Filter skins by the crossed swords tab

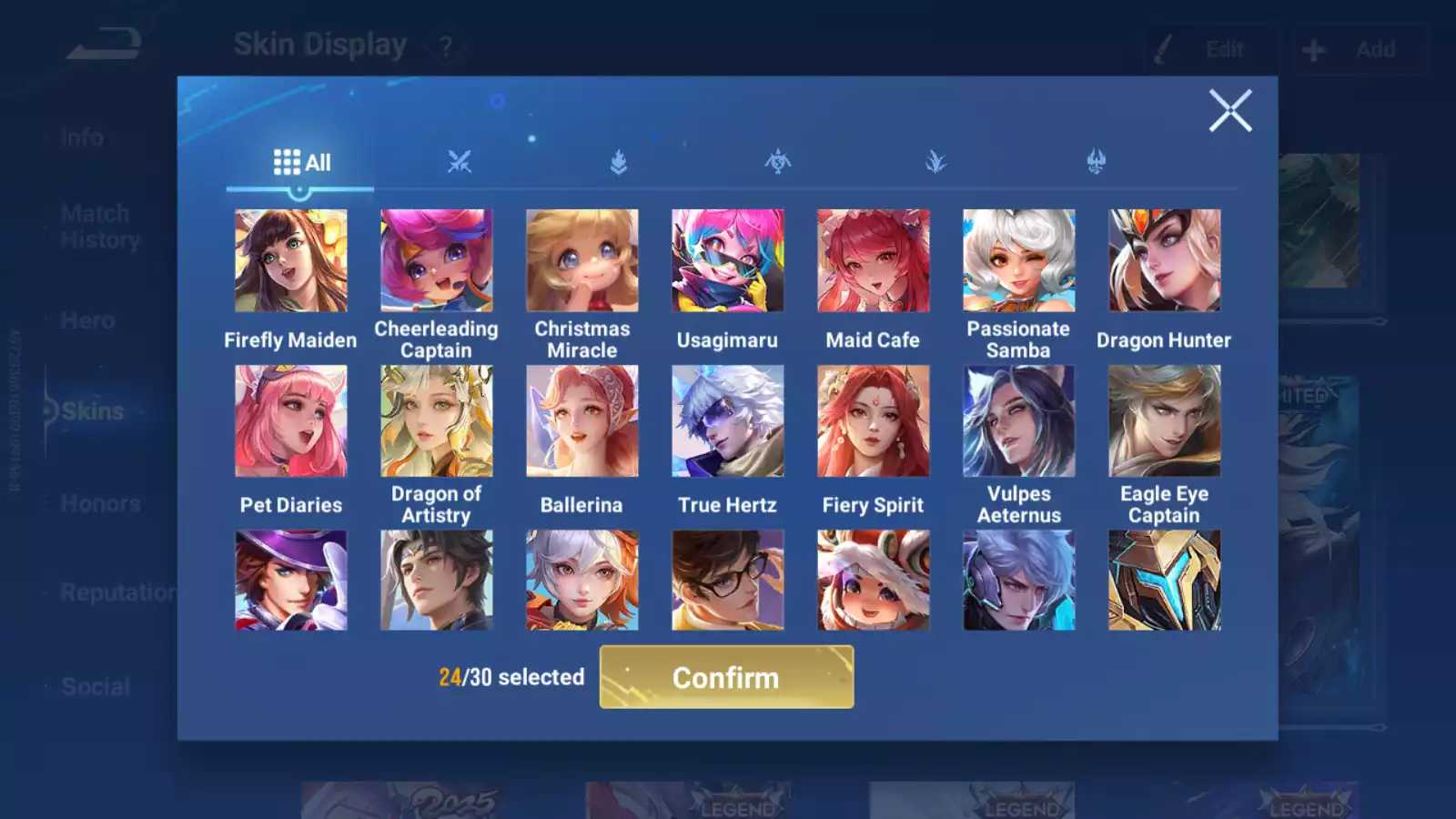click(x=460, y=163)
